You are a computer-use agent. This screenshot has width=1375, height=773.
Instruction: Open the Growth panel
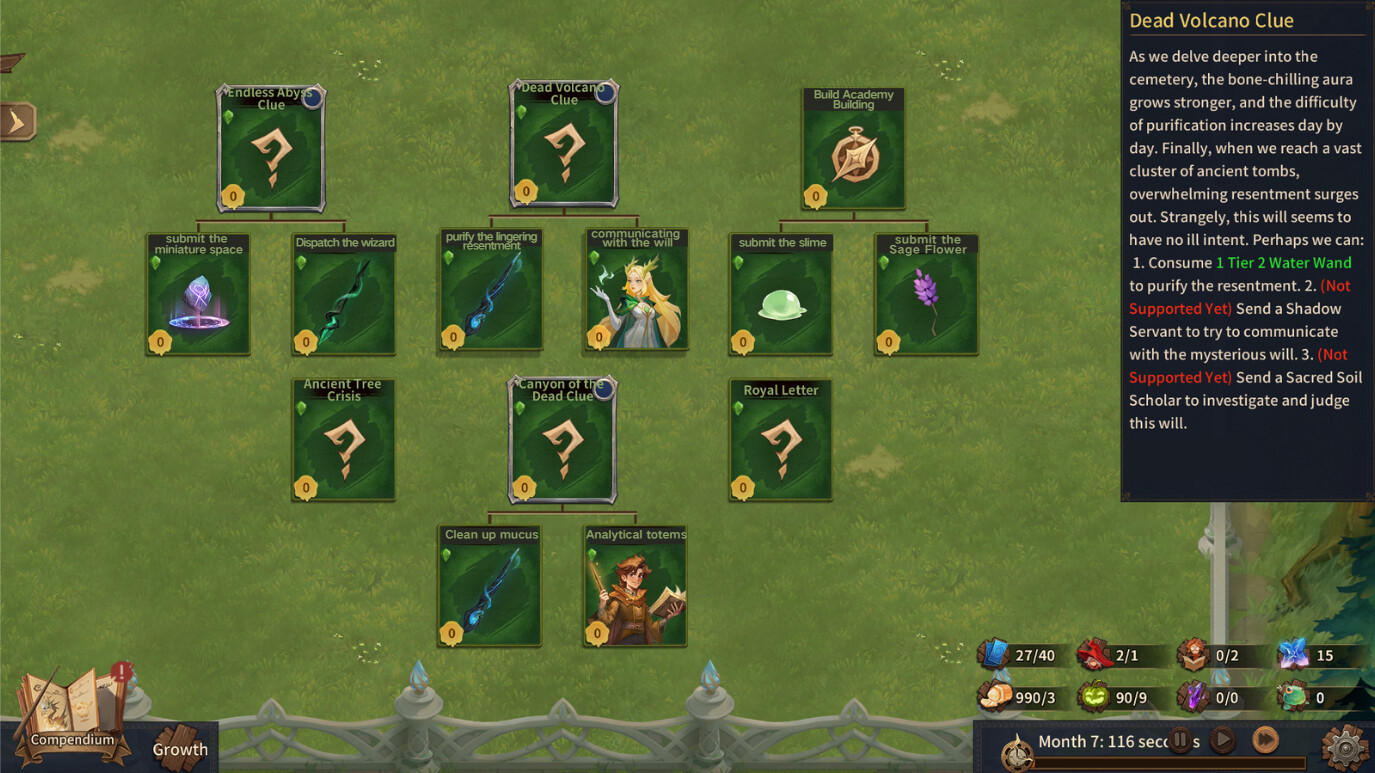coord(180,749)
